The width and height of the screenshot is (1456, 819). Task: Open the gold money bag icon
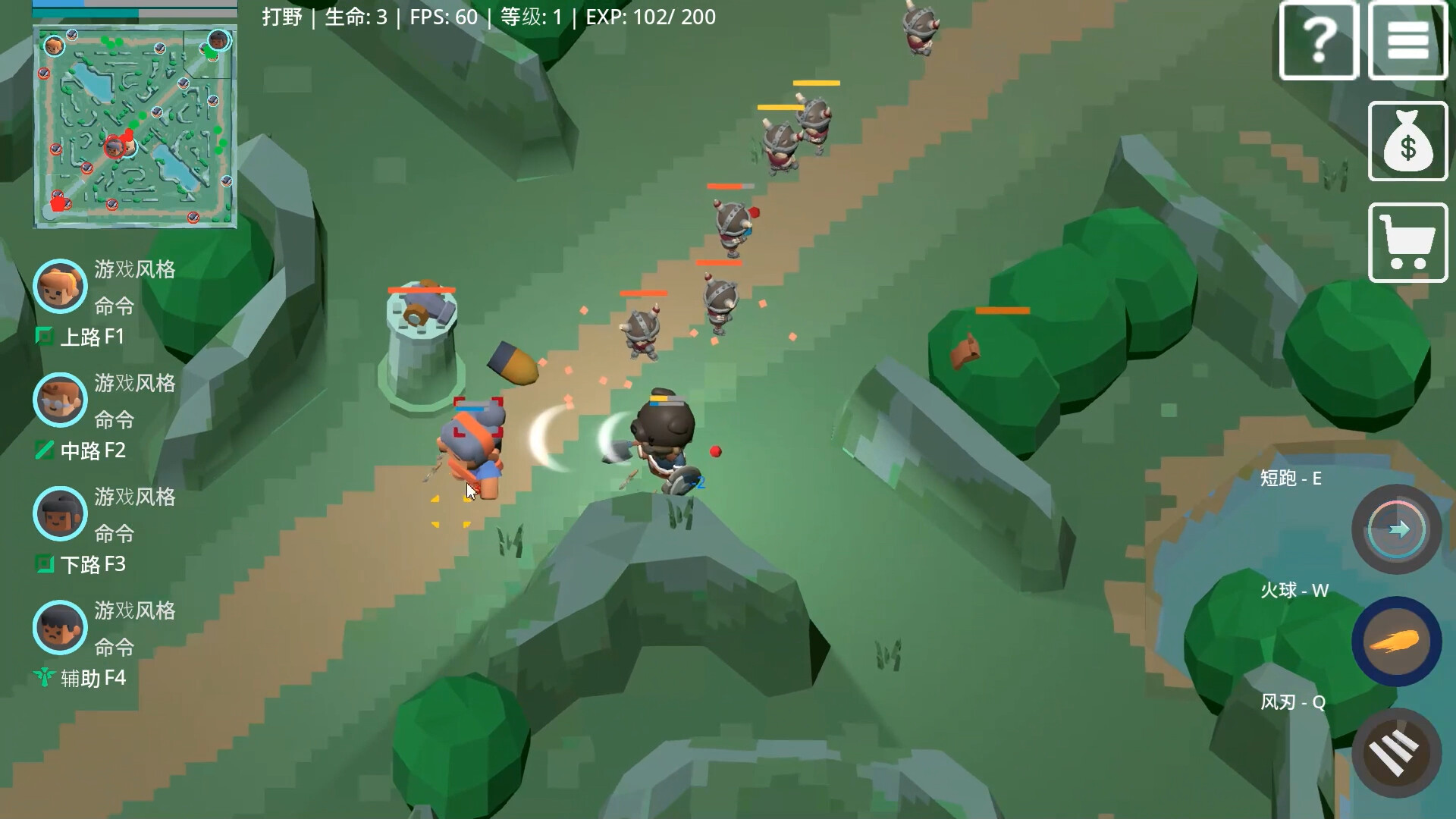(1407, 141)
